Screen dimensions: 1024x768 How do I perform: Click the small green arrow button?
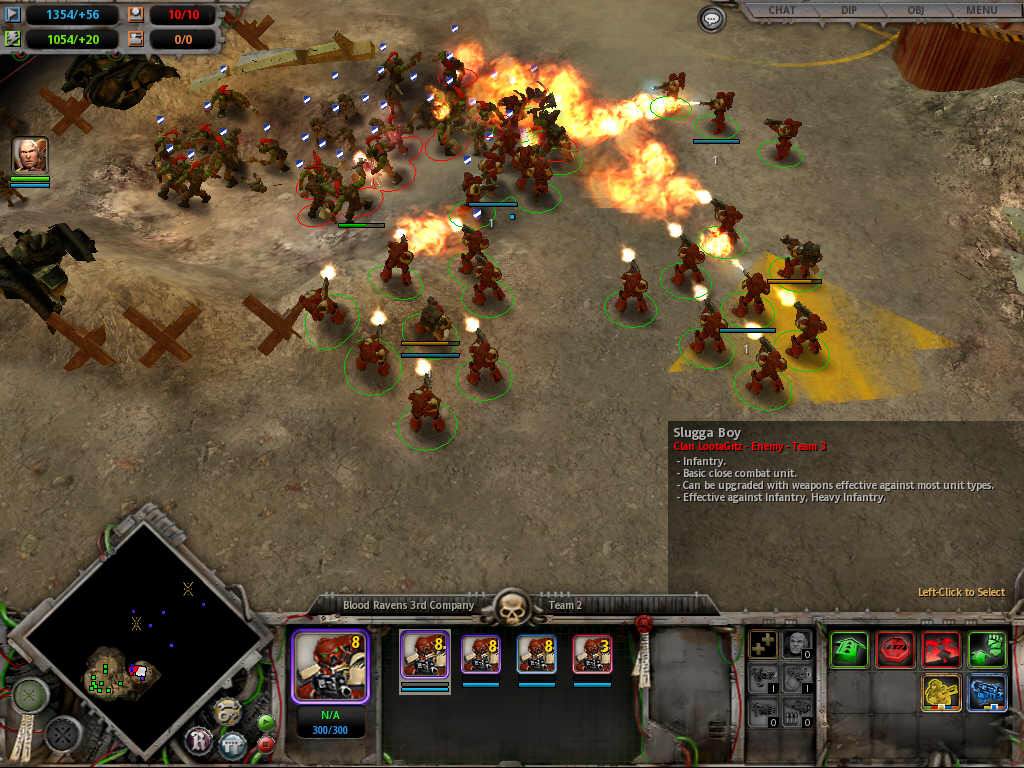[x=266, y=722]
